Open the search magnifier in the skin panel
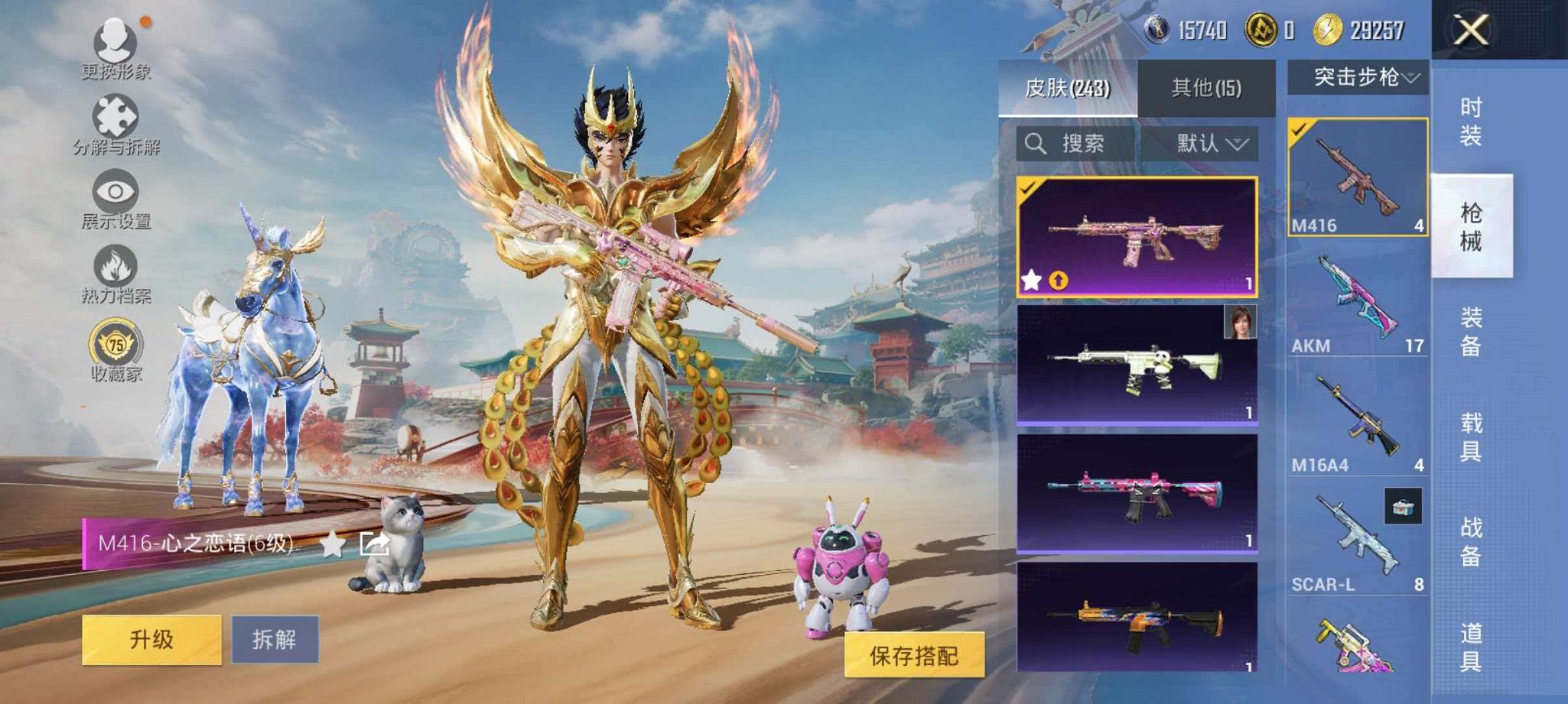This screenshot has width=1568, height=704. pos(1039,143)
